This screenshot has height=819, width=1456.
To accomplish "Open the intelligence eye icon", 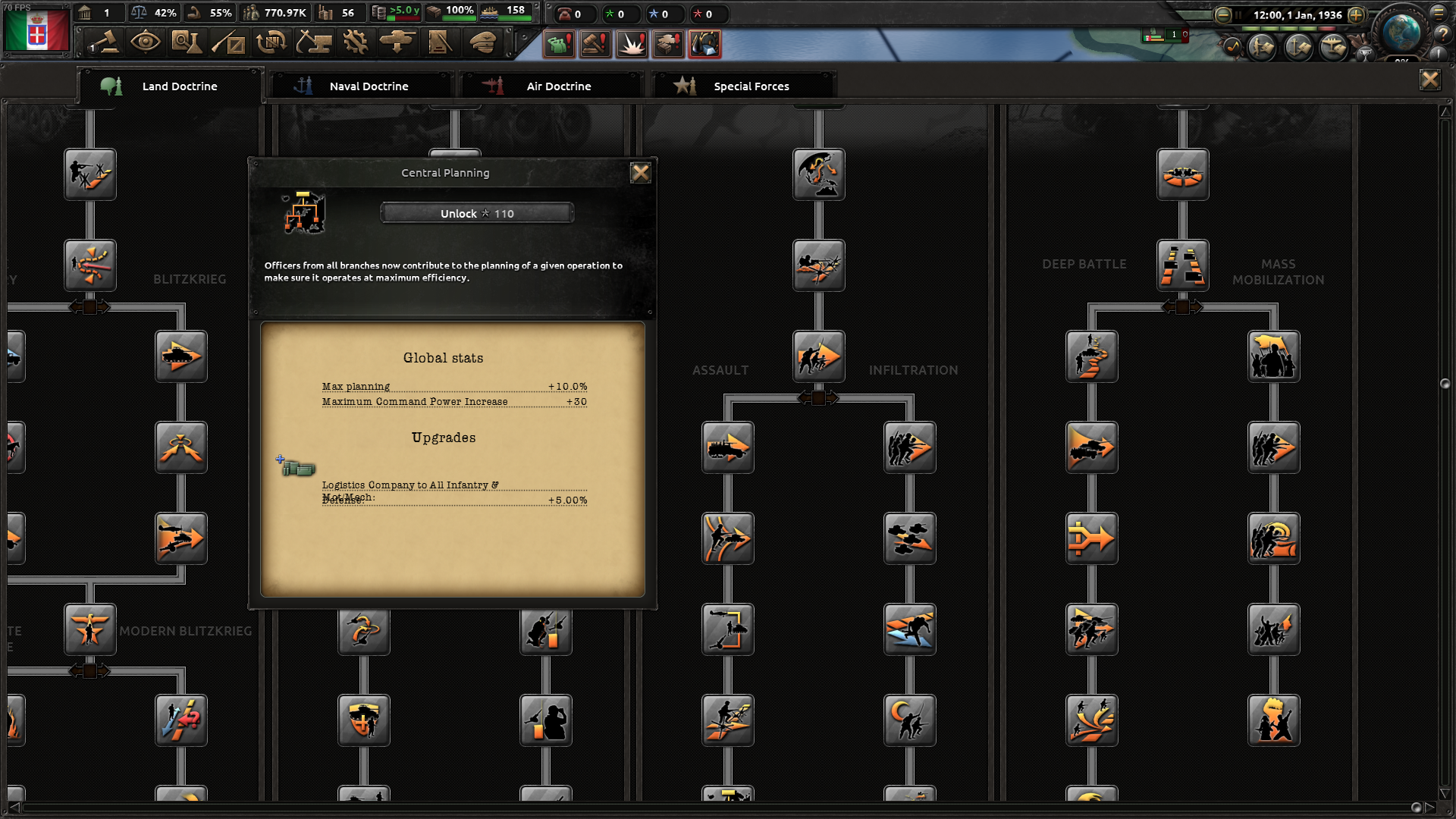I will pyautogui.click(x=146, y=43).
